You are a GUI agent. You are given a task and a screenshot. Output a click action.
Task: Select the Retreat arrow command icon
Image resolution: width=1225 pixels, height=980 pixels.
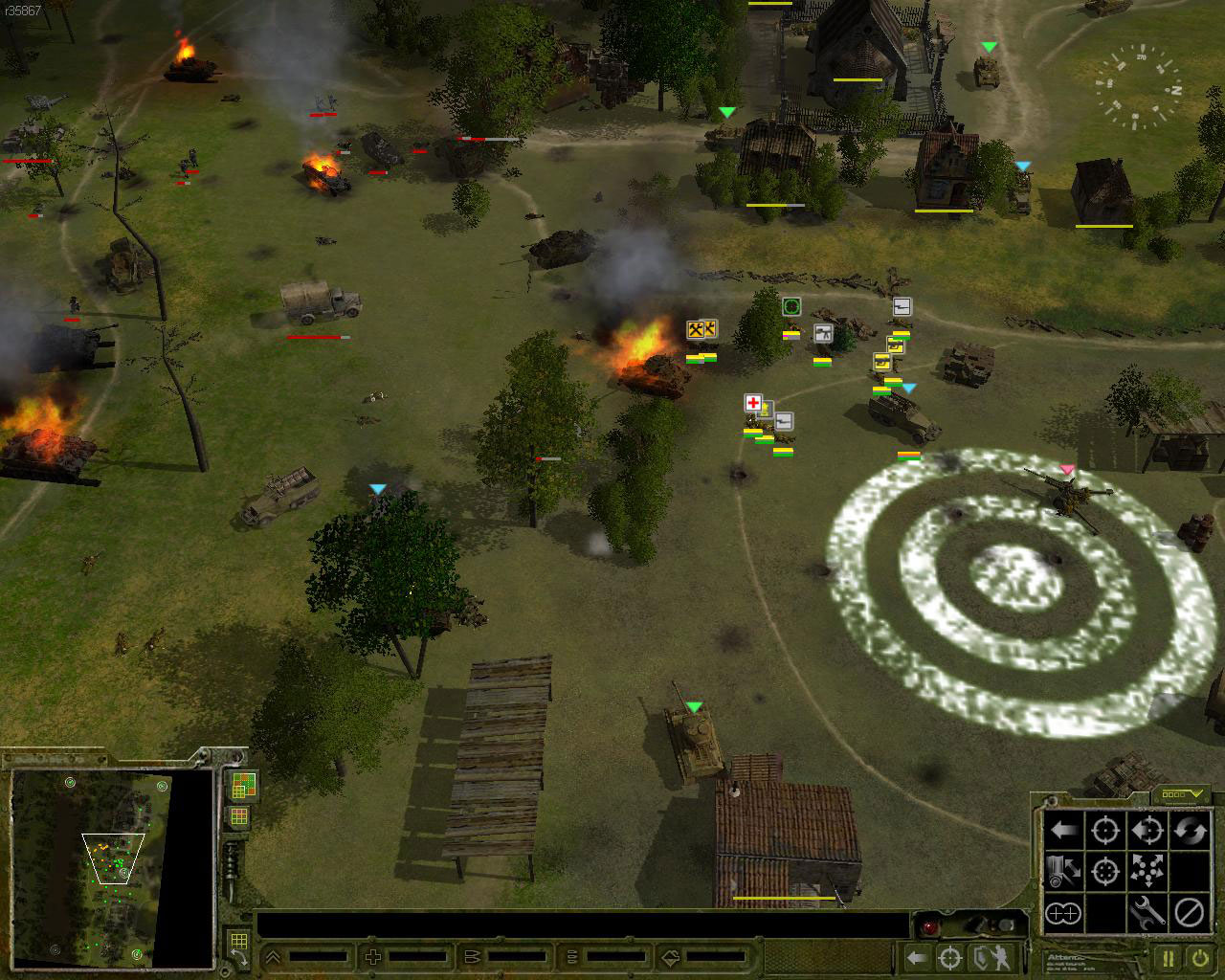[1062, 831]
